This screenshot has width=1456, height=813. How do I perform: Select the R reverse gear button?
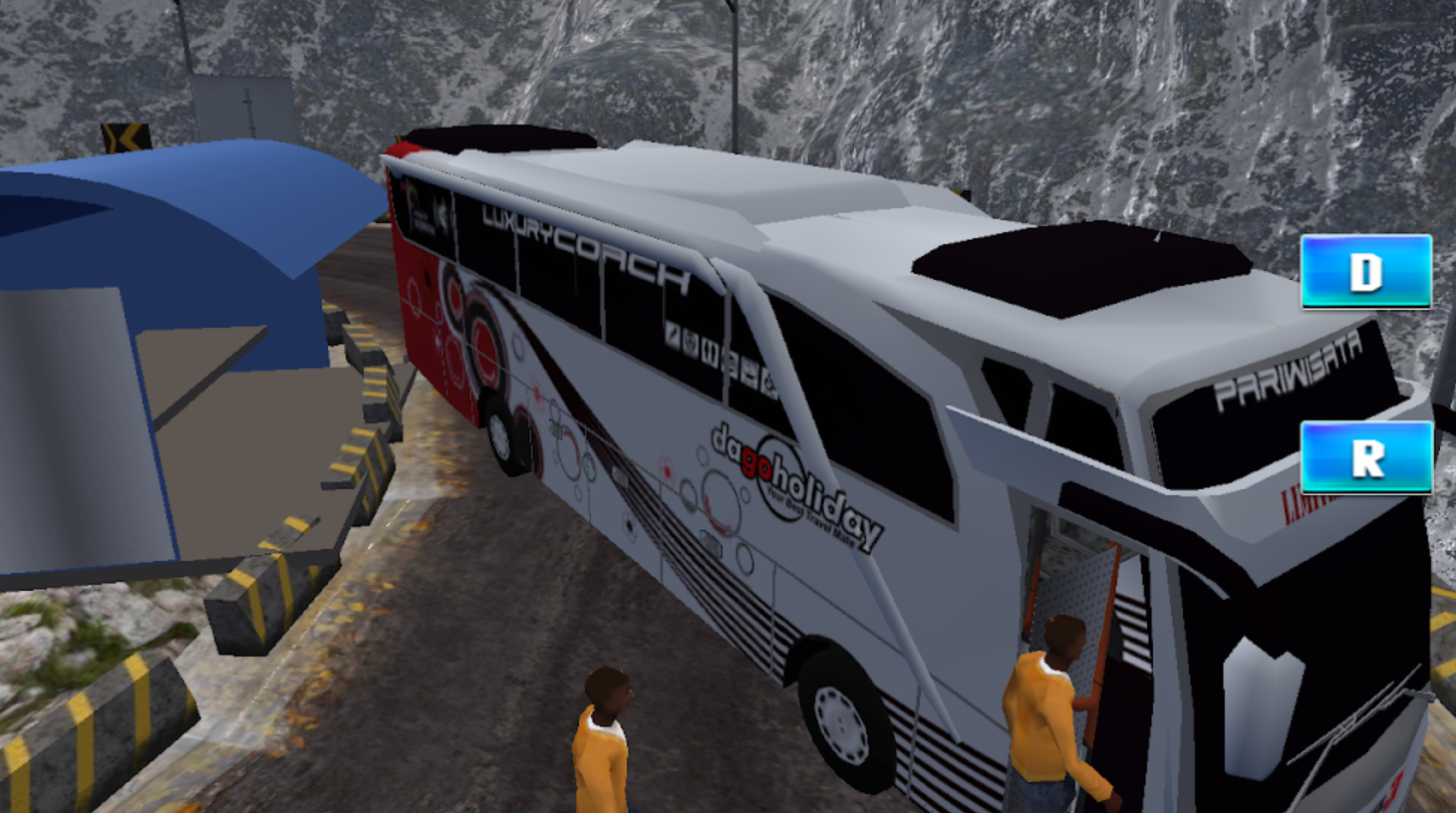tap(1366, 457)
